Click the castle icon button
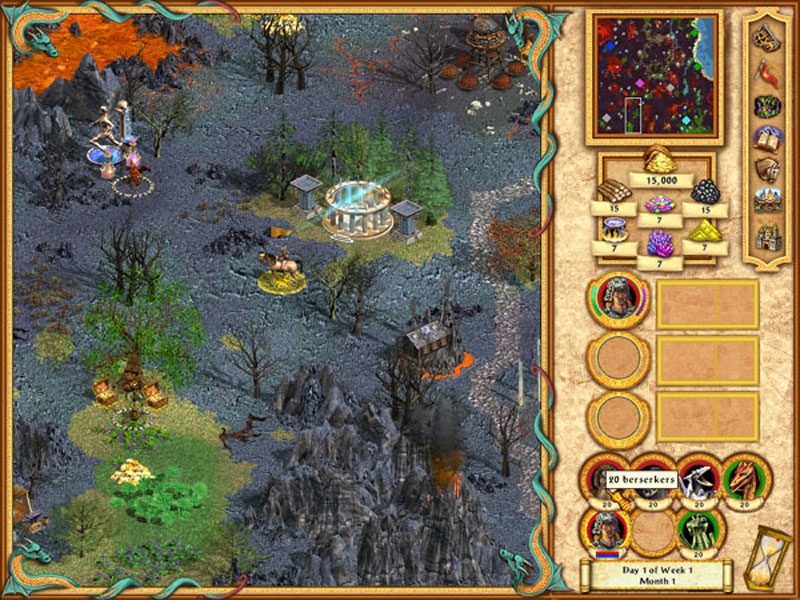The height and width of the screenshot is (600, 800). [x=768, y=236]
